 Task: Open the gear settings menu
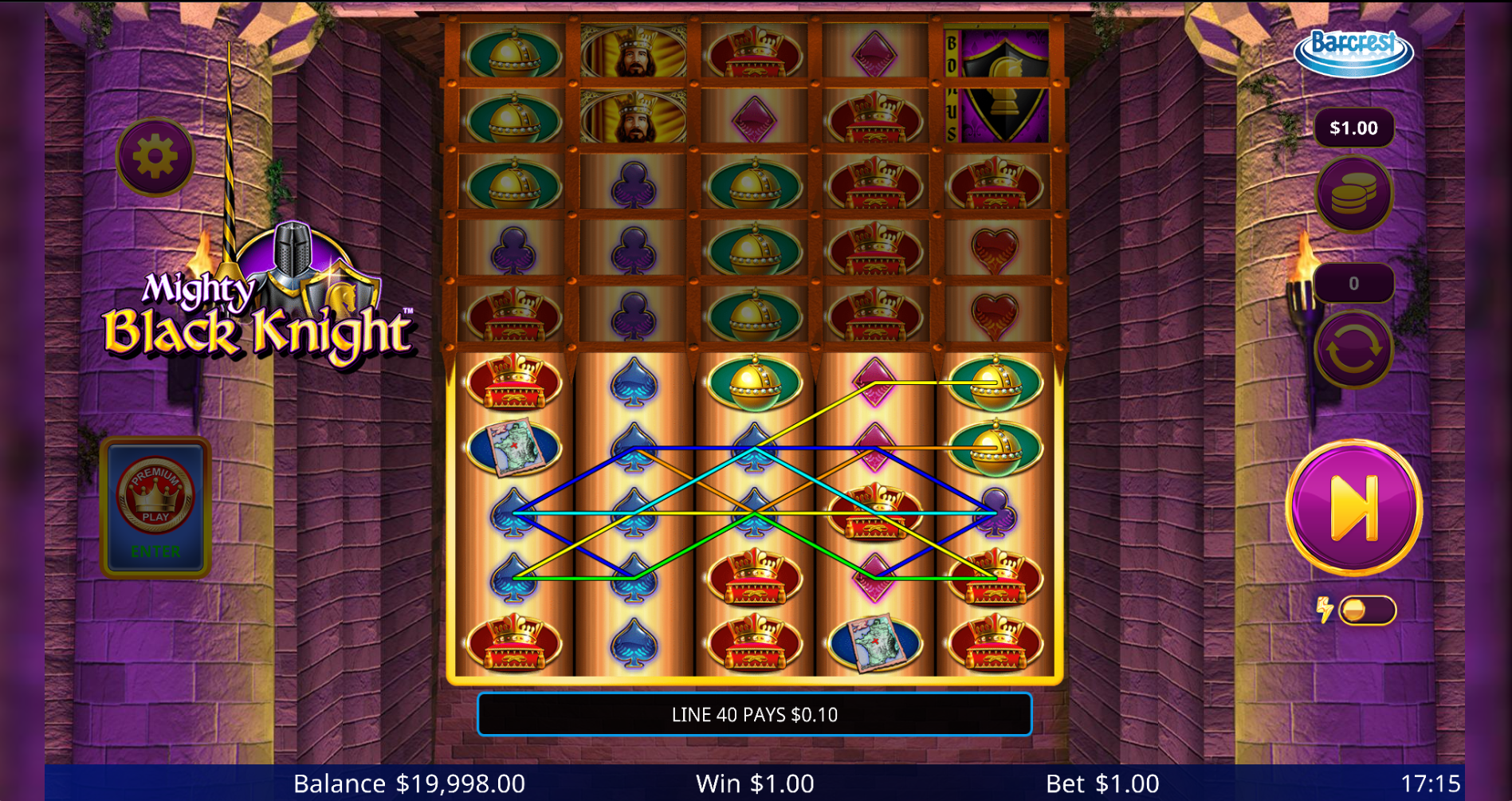point(155,156)
